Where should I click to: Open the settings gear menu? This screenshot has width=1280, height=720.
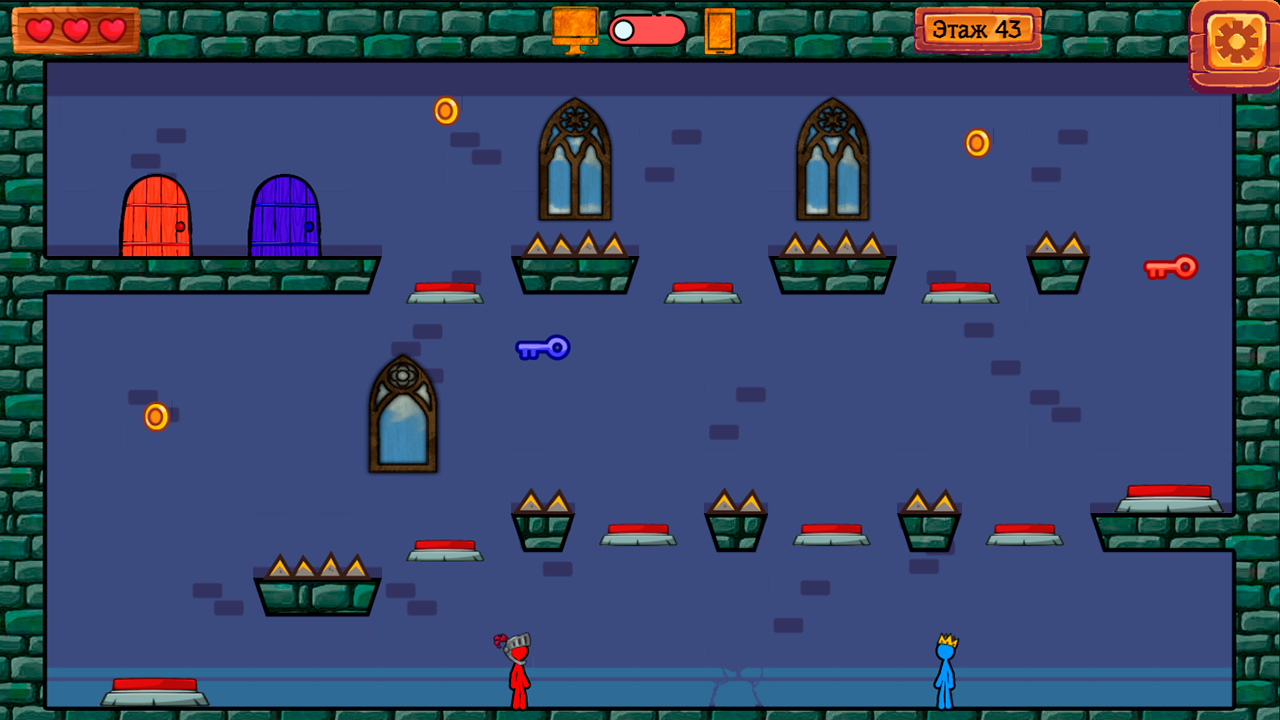[x=1236, y=42]
